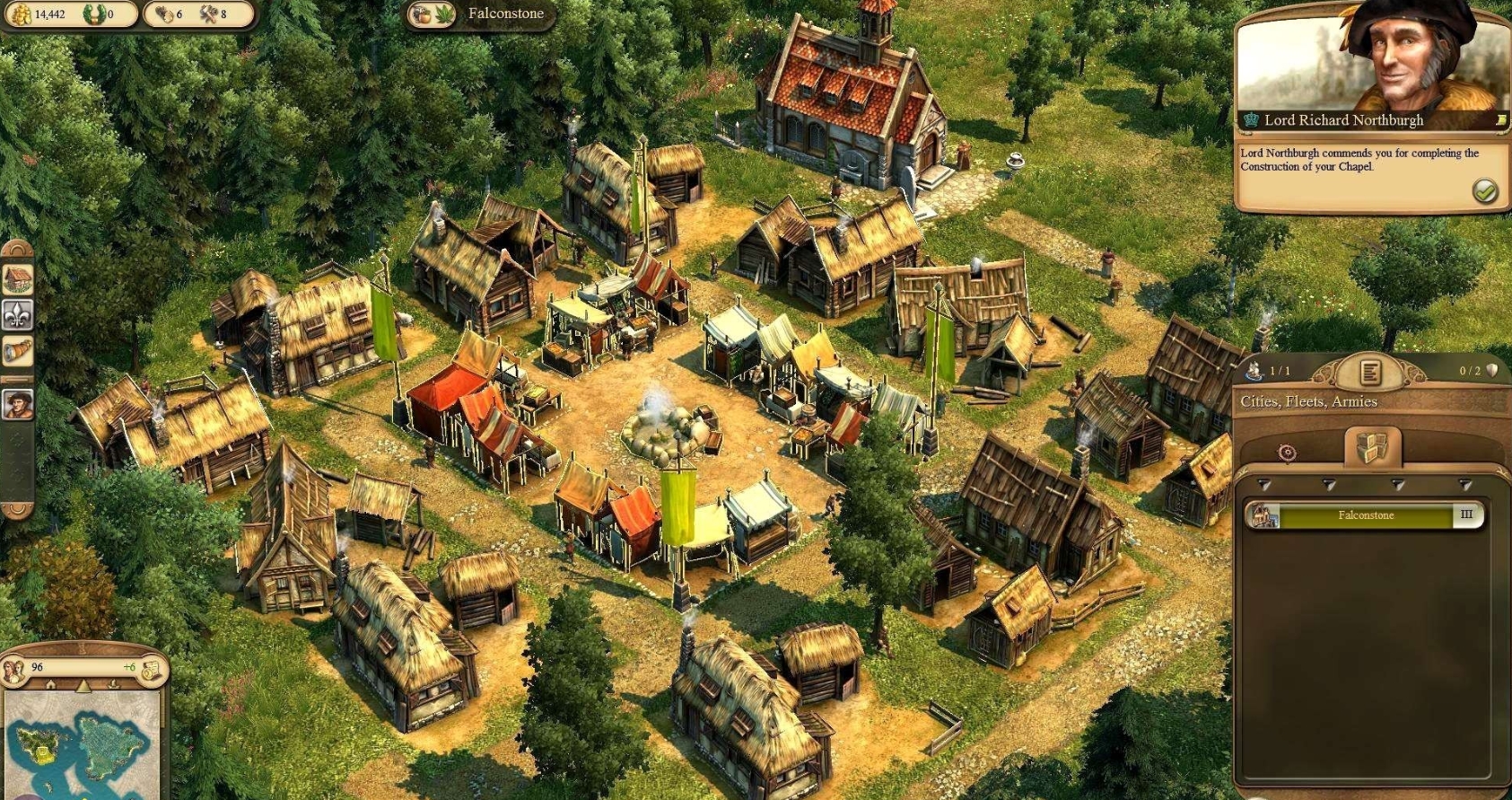Screen dimensions: 1512x800
Task: Click the gold coins counter icon
Action: point(18,13)
